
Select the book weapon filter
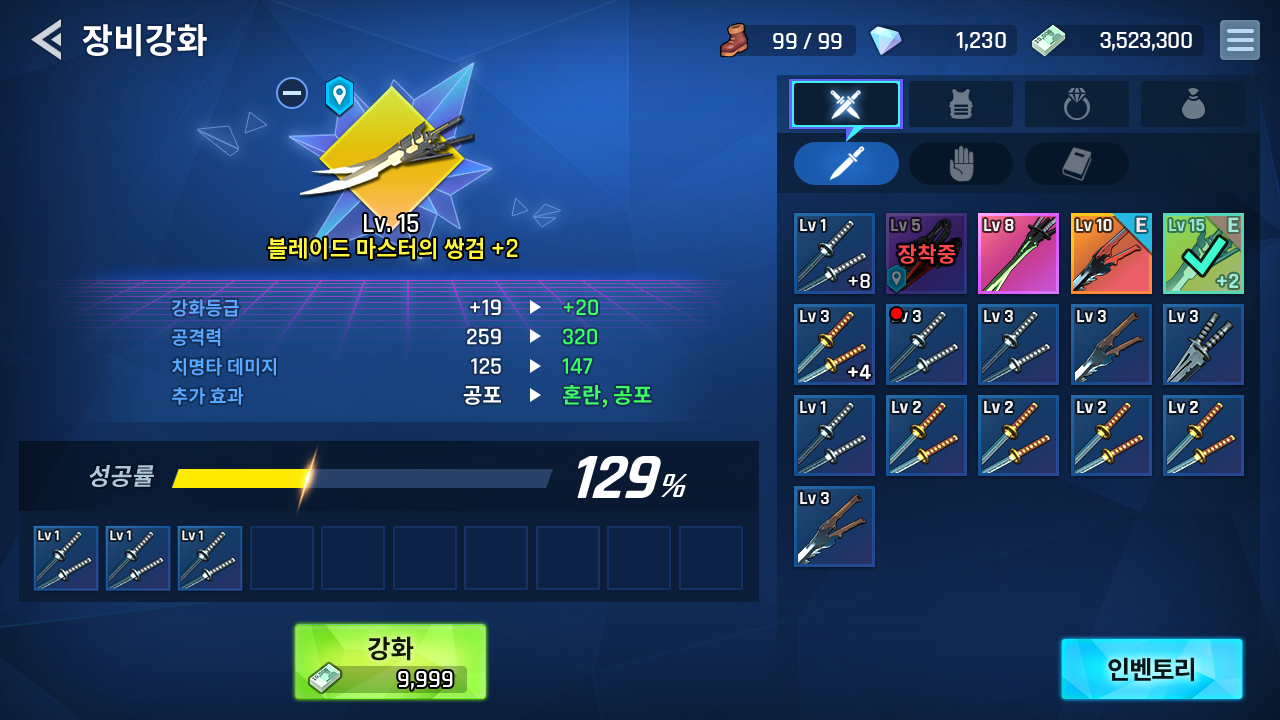[x=1076, y=164]
